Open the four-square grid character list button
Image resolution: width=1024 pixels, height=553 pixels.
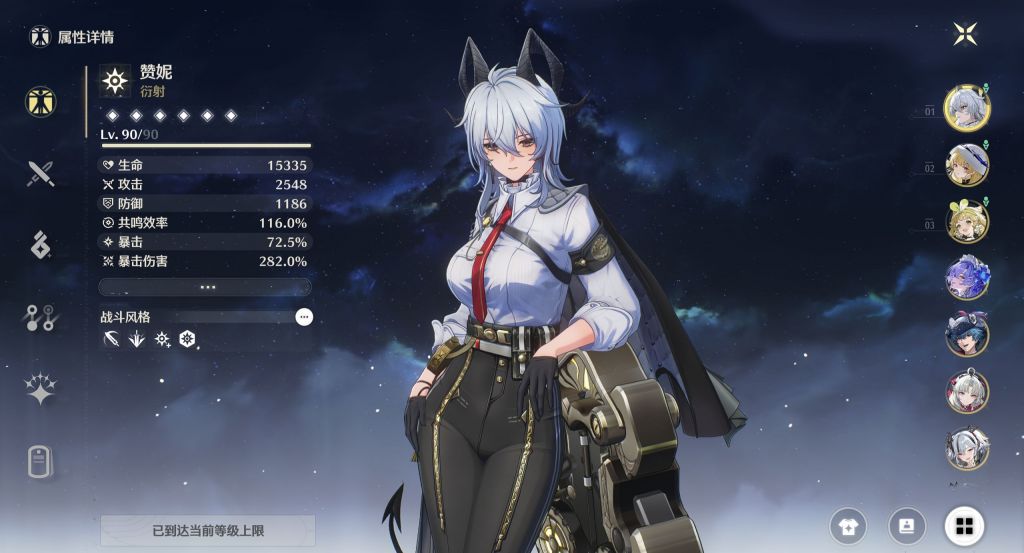pos(964,525)
